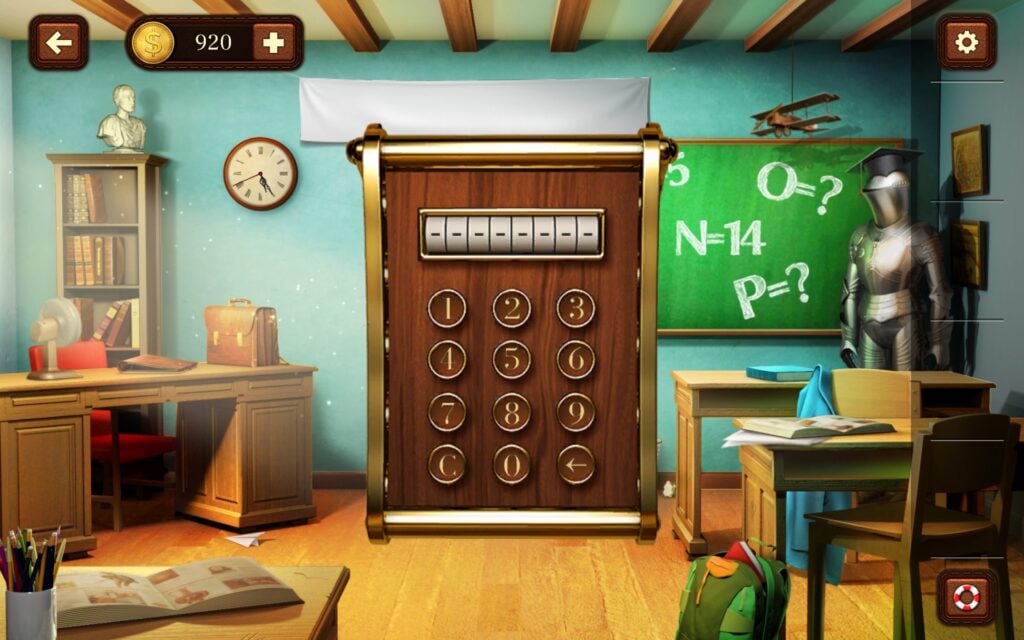Tap keypad number 2
The image size is (1024, 640).
pyautogui.click(x=512, y=308)
